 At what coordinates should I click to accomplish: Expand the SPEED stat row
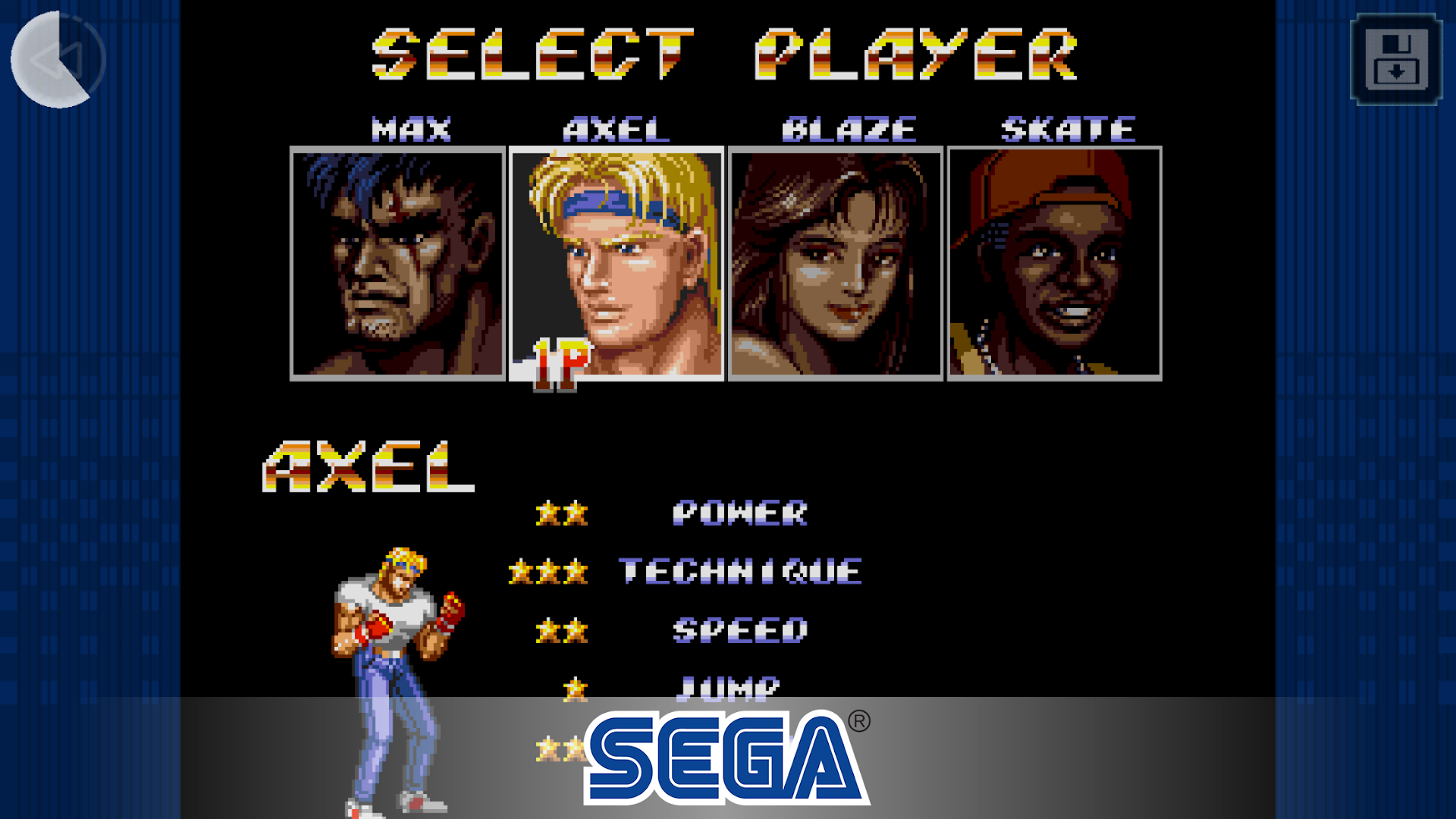click(x=740, y=629)
